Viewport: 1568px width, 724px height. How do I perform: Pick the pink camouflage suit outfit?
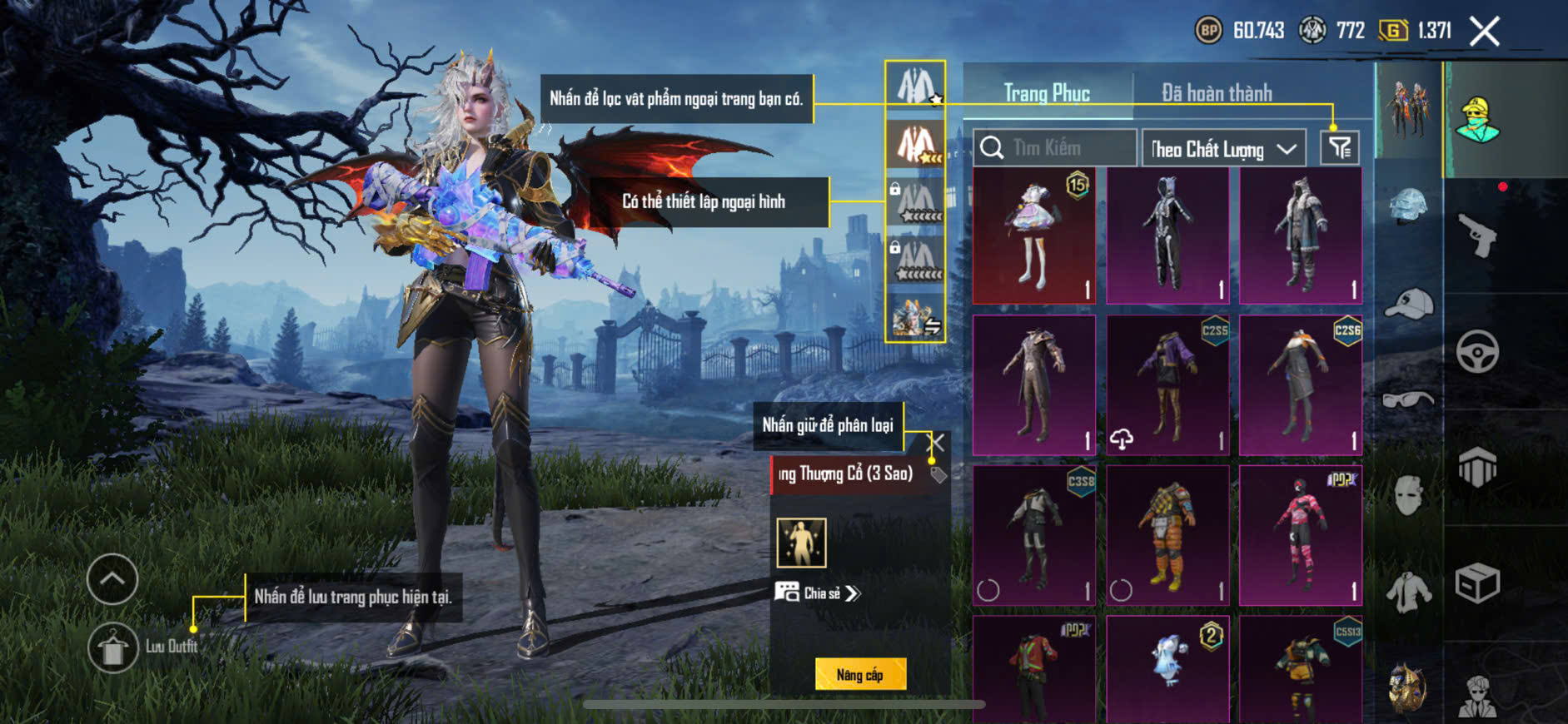point(1300,535)
